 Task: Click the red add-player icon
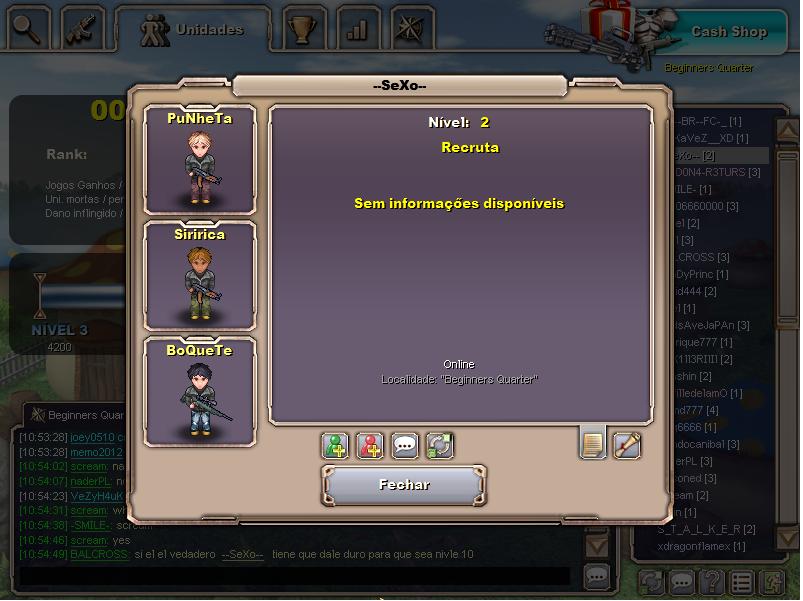pos(370,445)
